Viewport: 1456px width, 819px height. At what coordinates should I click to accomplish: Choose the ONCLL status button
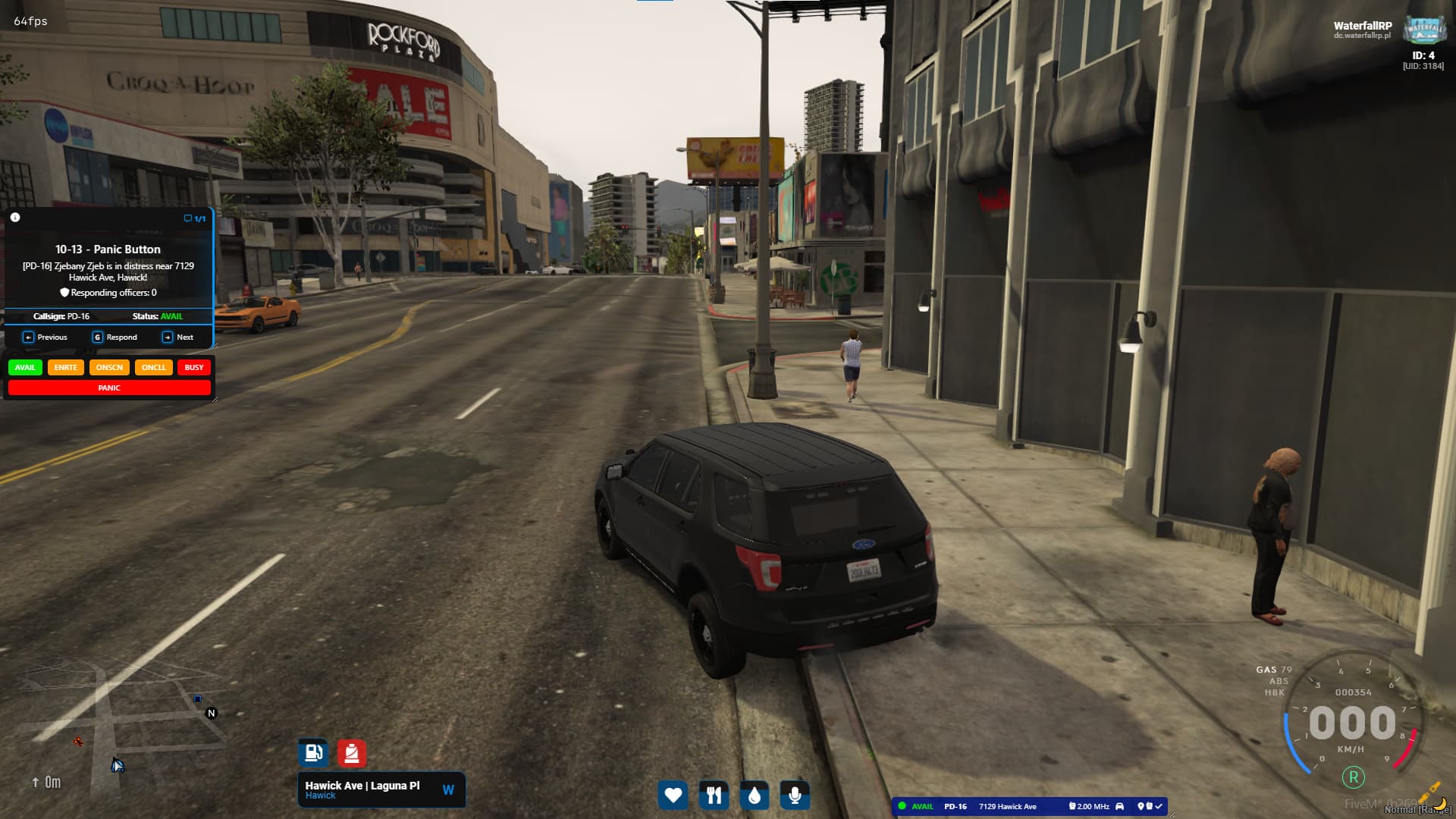click(x=153, y=368)
